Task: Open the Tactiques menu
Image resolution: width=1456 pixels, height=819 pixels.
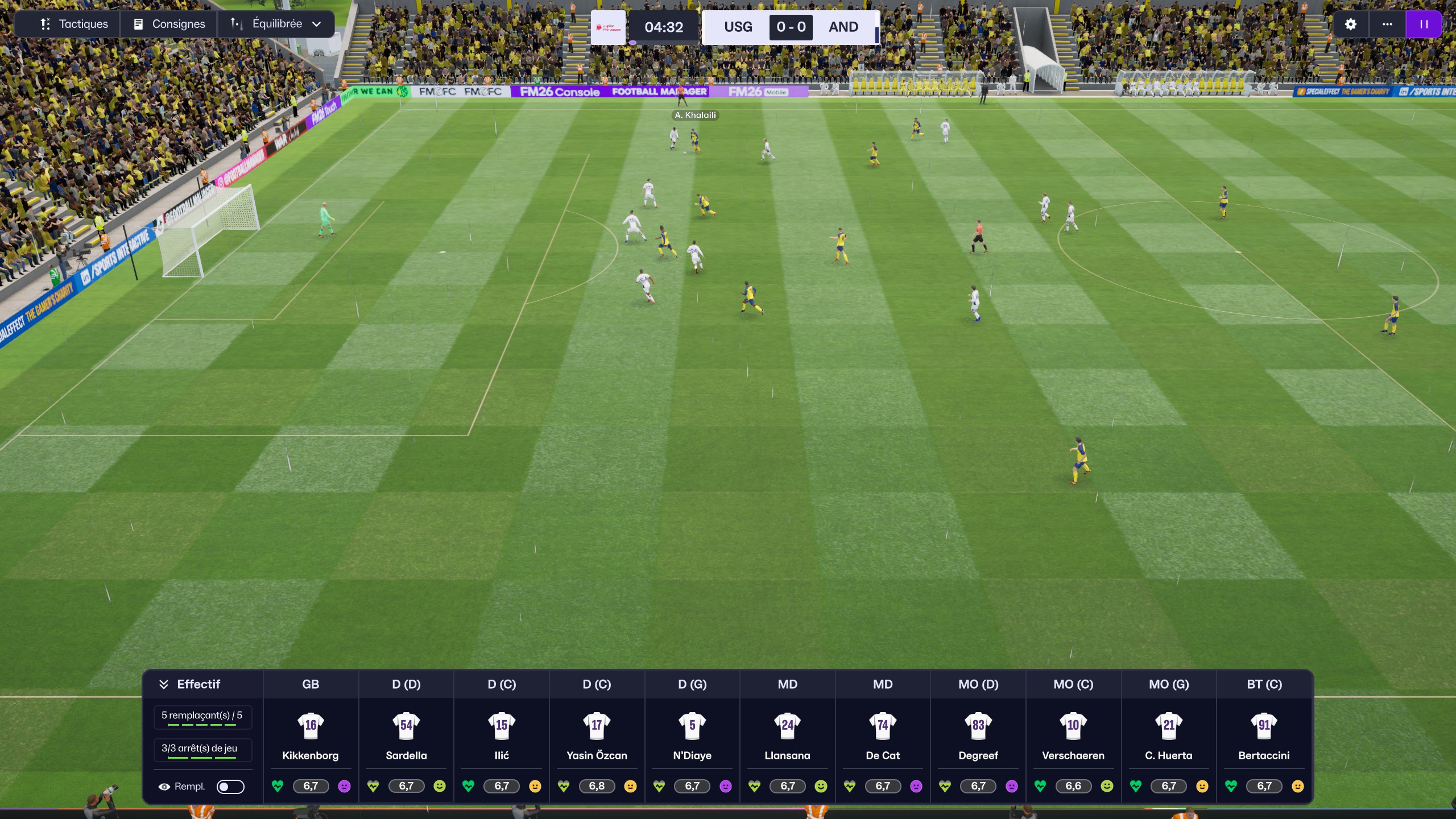Action: click(x=74, y=24)
